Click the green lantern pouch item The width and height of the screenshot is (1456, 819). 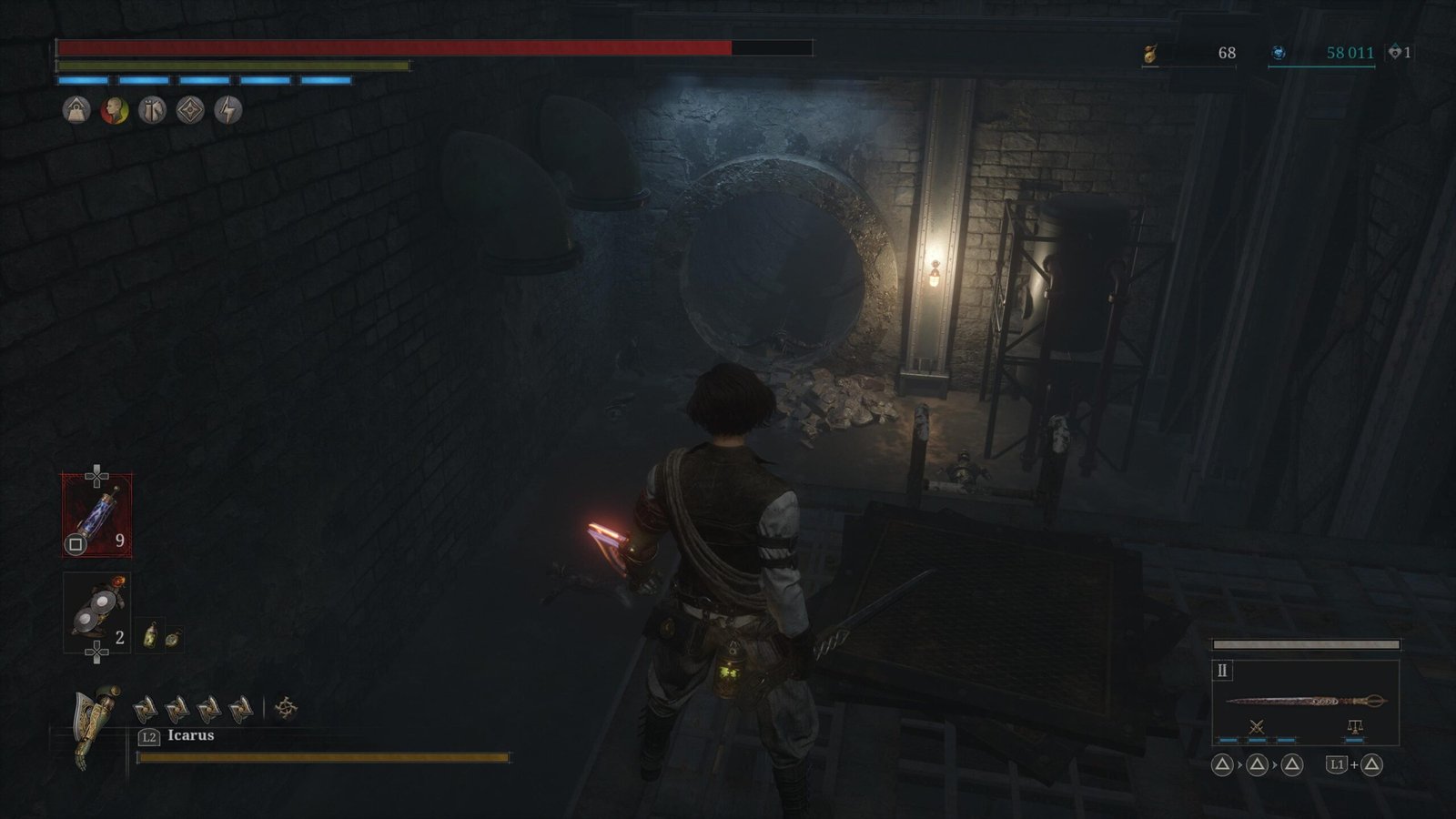(x=151, y=636)
